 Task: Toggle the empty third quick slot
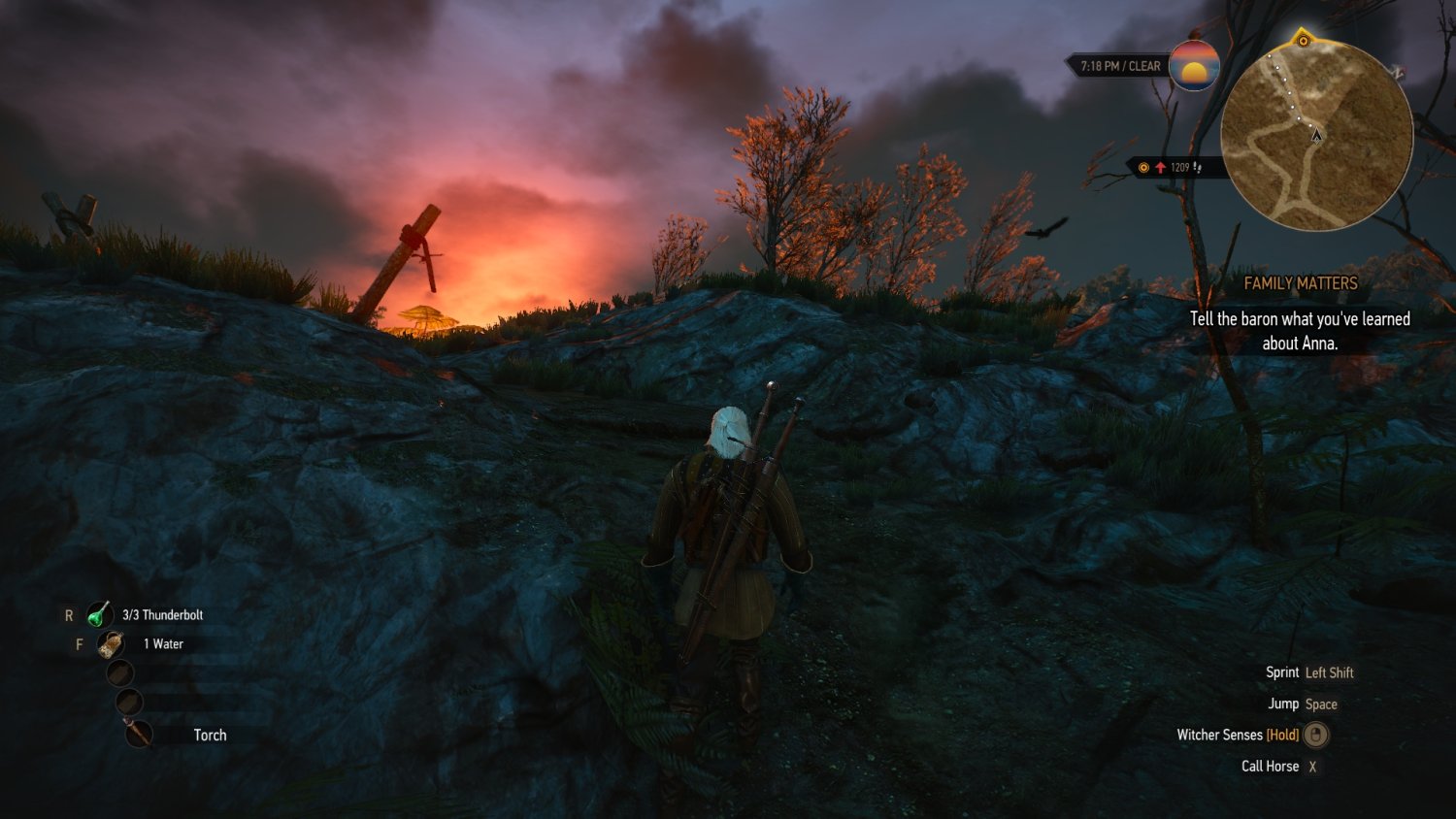[x=121, y=673]
